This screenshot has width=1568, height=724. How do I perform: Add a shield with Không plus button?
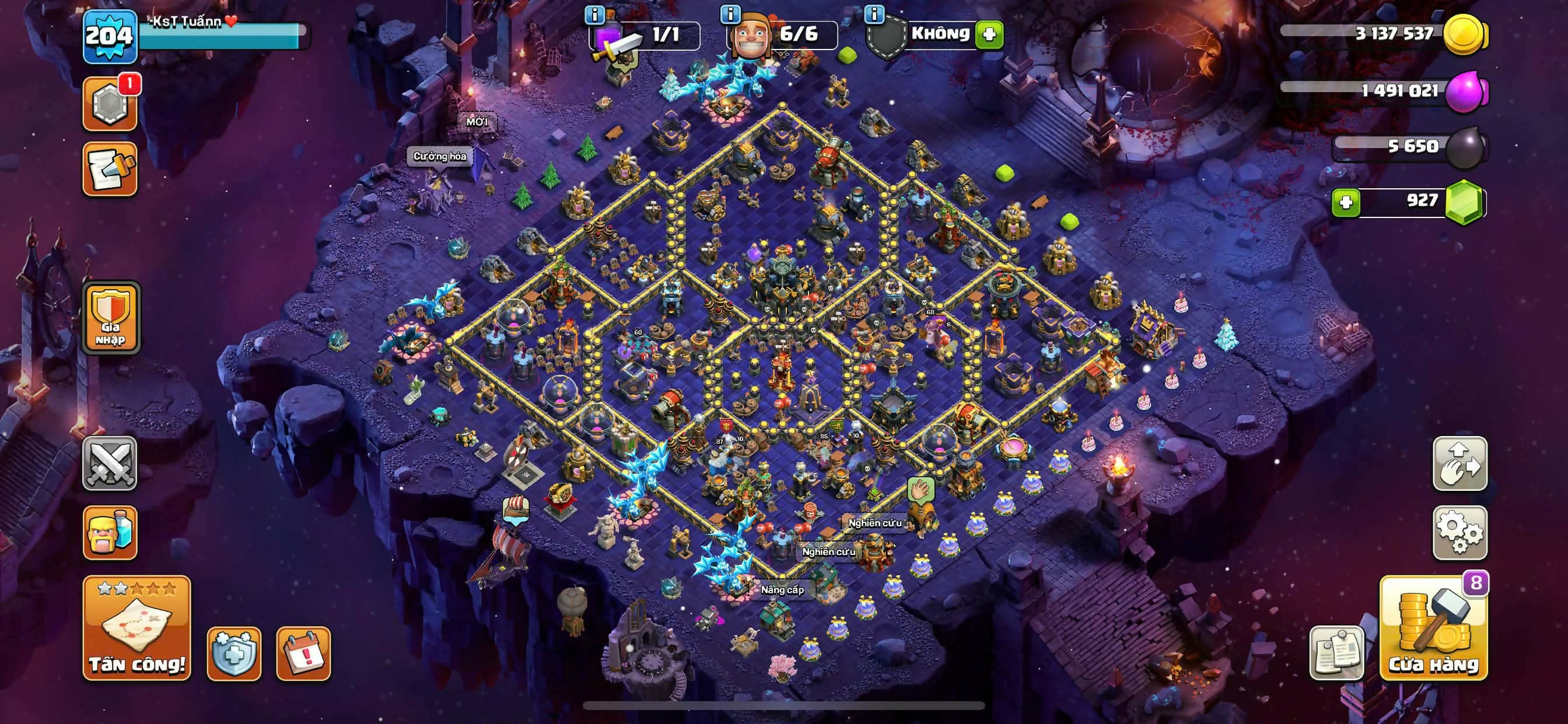pos(989,34)
